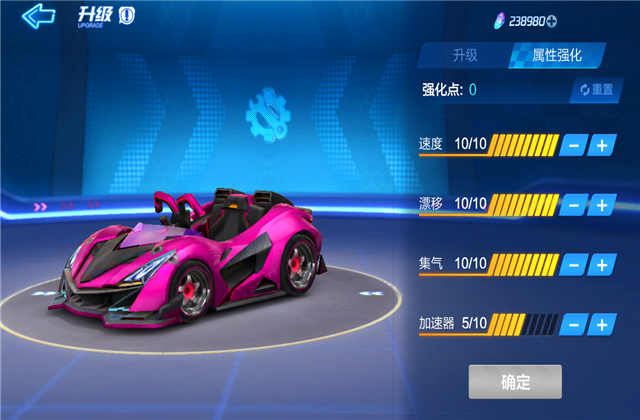Decrease the 速度 stat

[573, 145]
